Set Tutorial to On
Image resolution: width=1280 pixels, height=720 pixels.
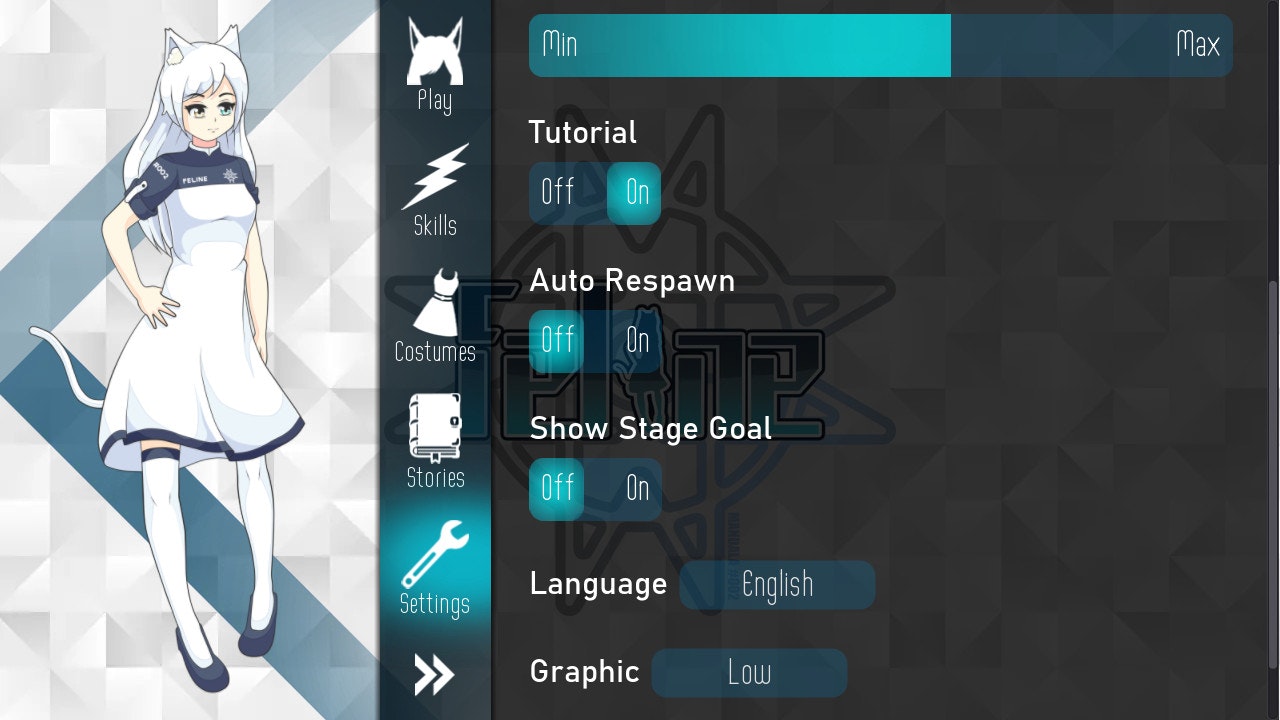point(636,193)
